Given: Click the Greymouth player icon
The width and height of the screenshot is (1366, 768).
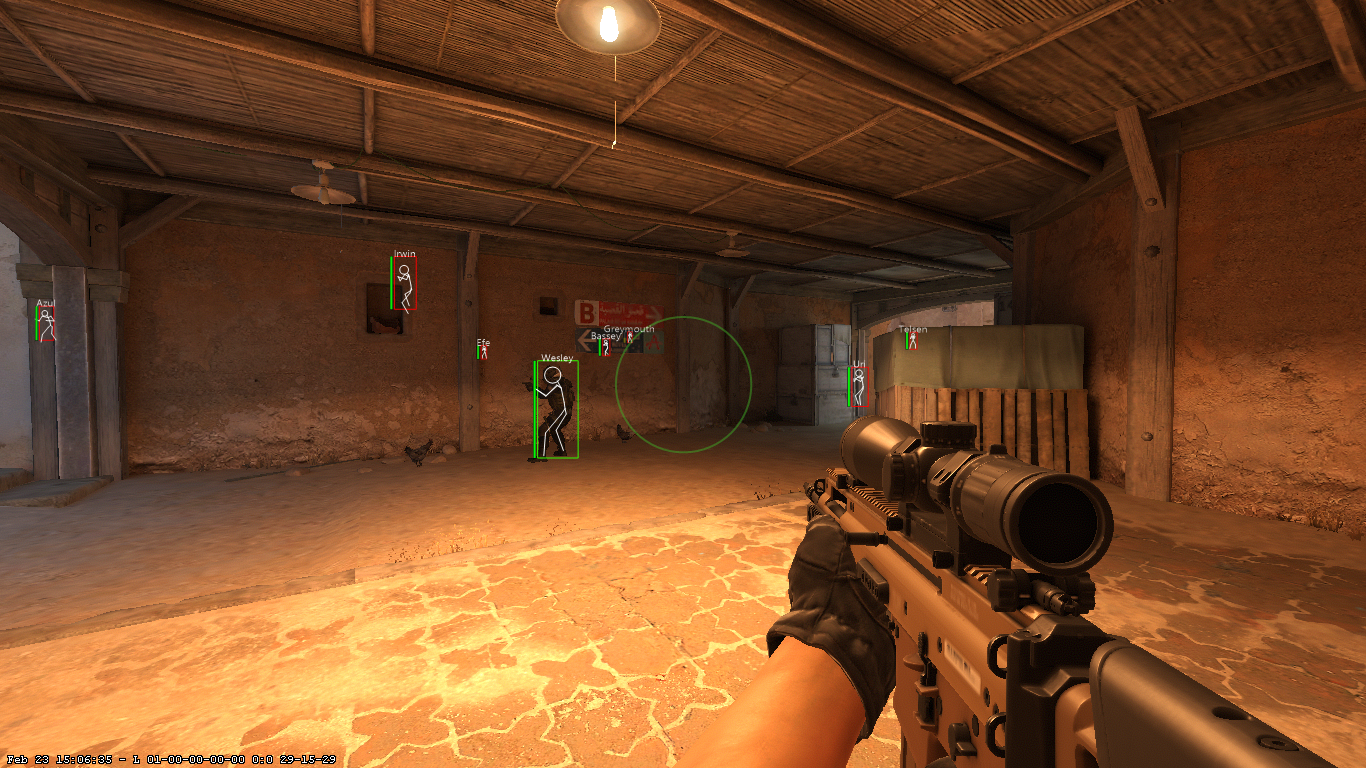Looking at the screenshot, I should click(x=630, y=337).
